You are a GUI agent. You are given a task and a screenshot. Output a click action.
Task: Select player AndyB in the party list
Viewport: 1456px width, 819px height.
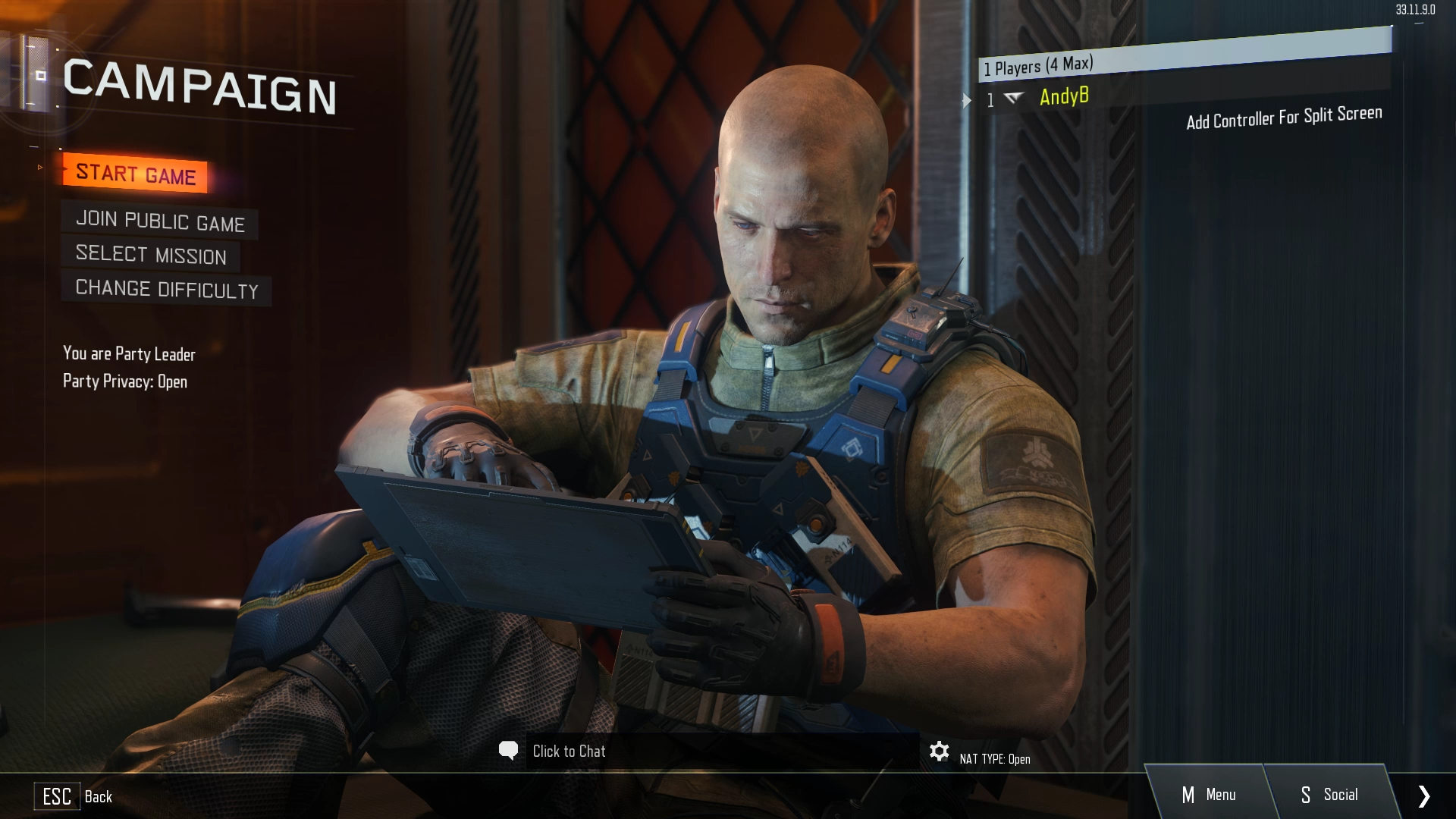[x=1064, y=97]
